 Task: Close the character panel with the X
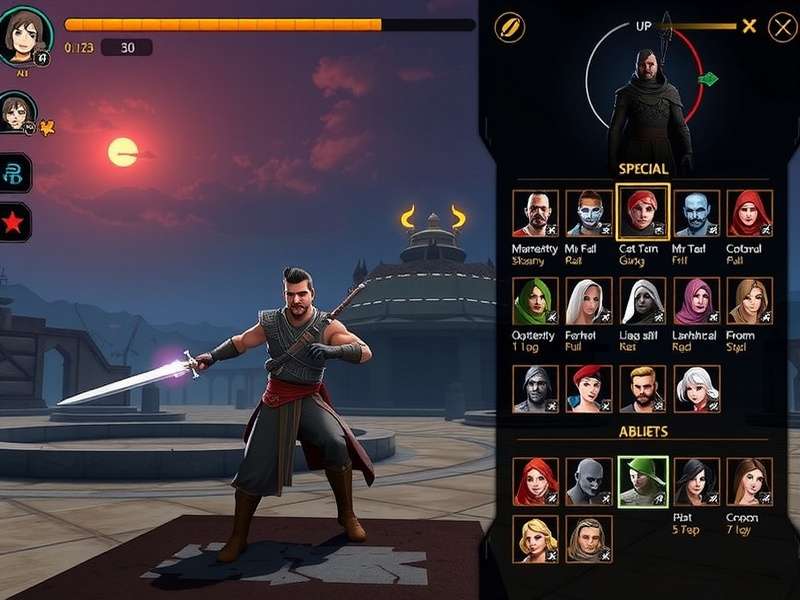pyautogui.click(x=782, y=27)
